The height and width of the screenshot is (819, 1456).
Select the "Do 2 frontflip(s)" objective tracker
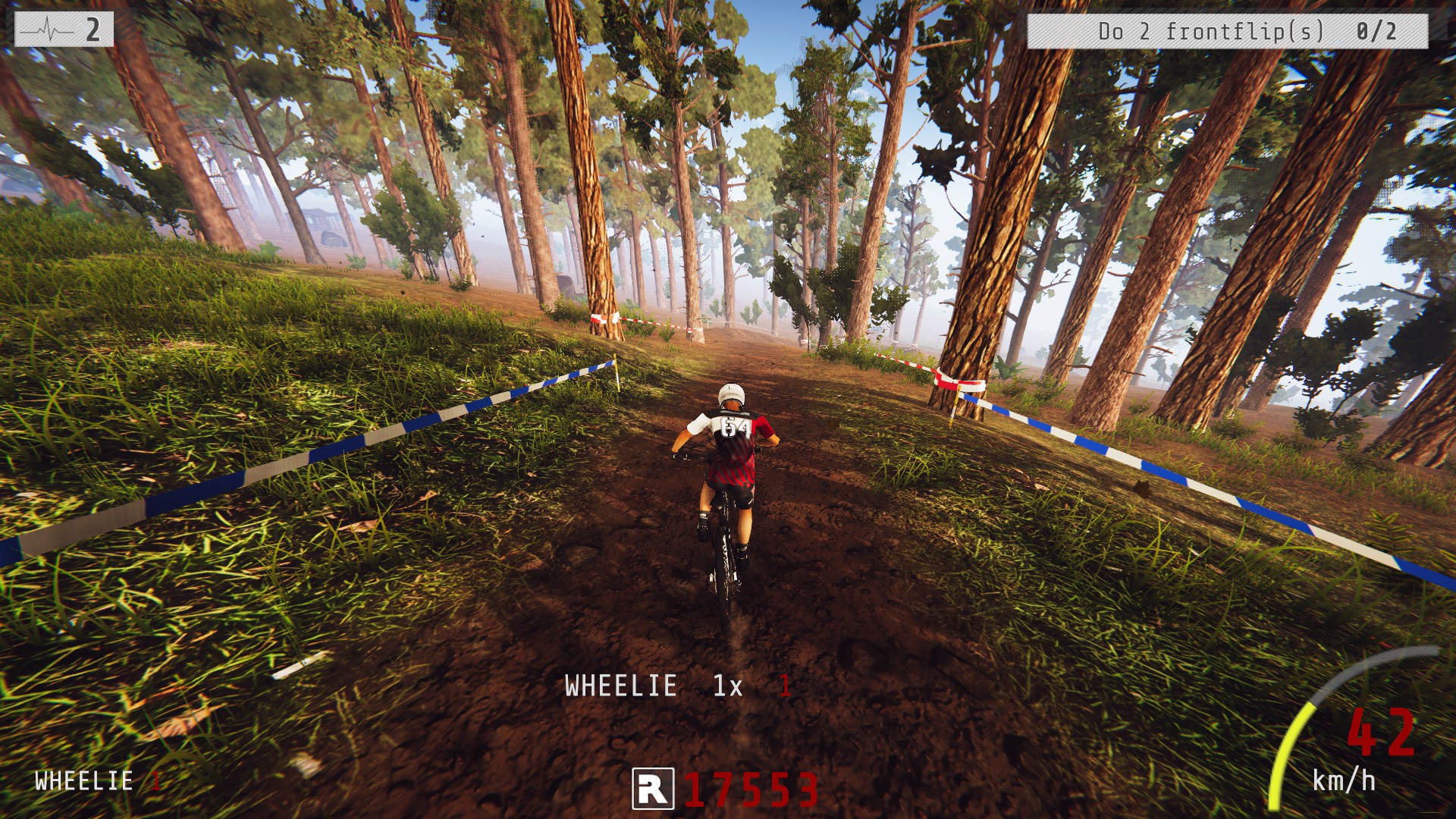tap(1226, 32)
